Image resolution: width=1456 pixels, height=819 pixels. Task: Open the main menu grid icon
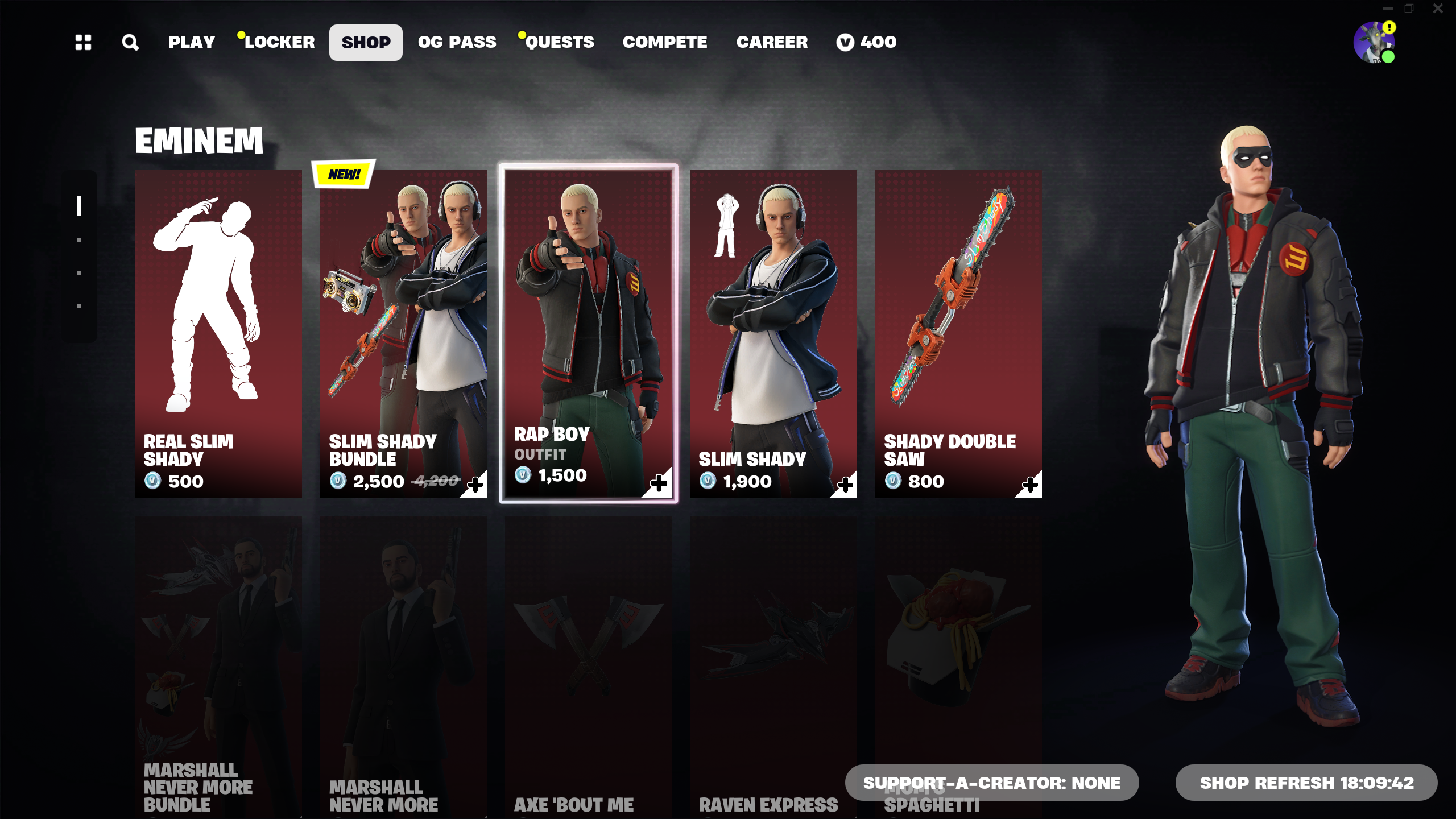[83, 42]
